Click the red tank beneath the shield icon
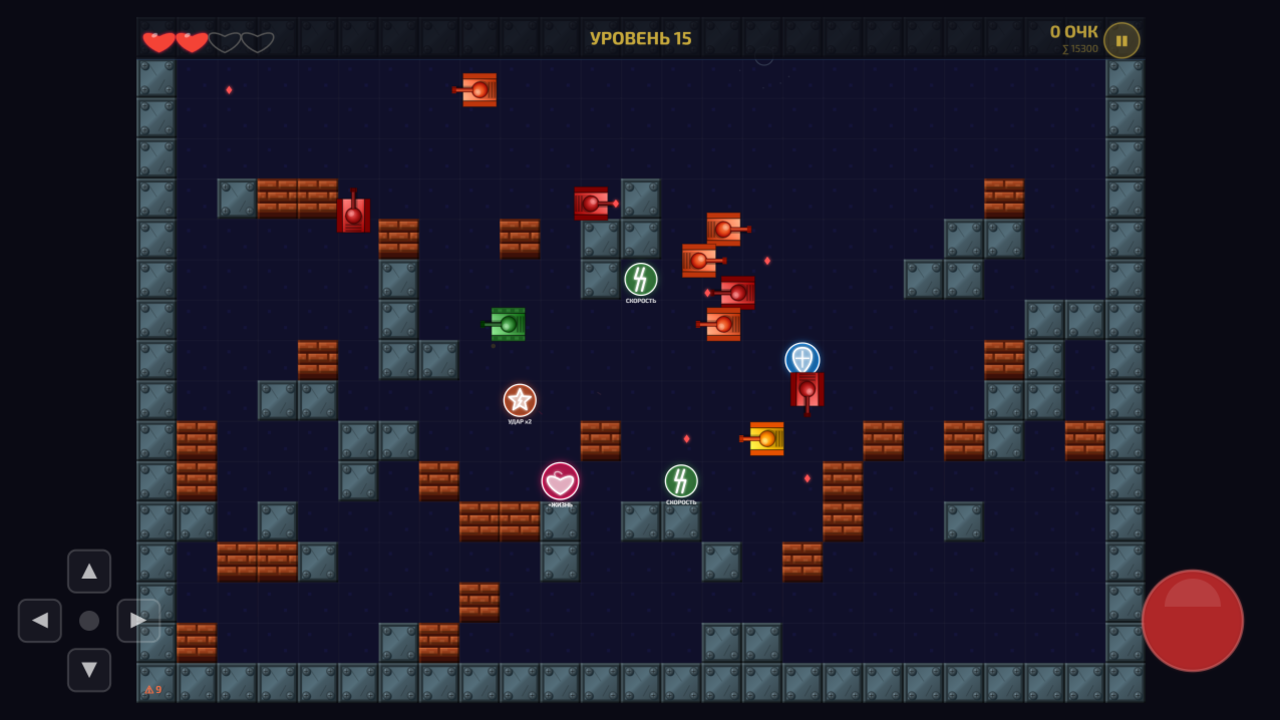The image size is (1280, 720). (805, 390)
